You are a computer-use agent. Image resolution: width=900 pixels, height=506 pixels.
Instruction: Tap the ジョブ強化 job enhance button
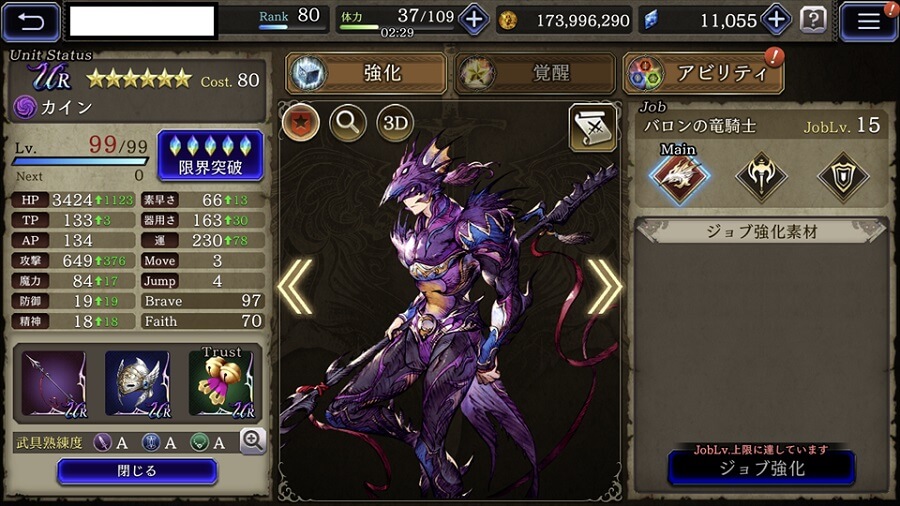point(761,467)
